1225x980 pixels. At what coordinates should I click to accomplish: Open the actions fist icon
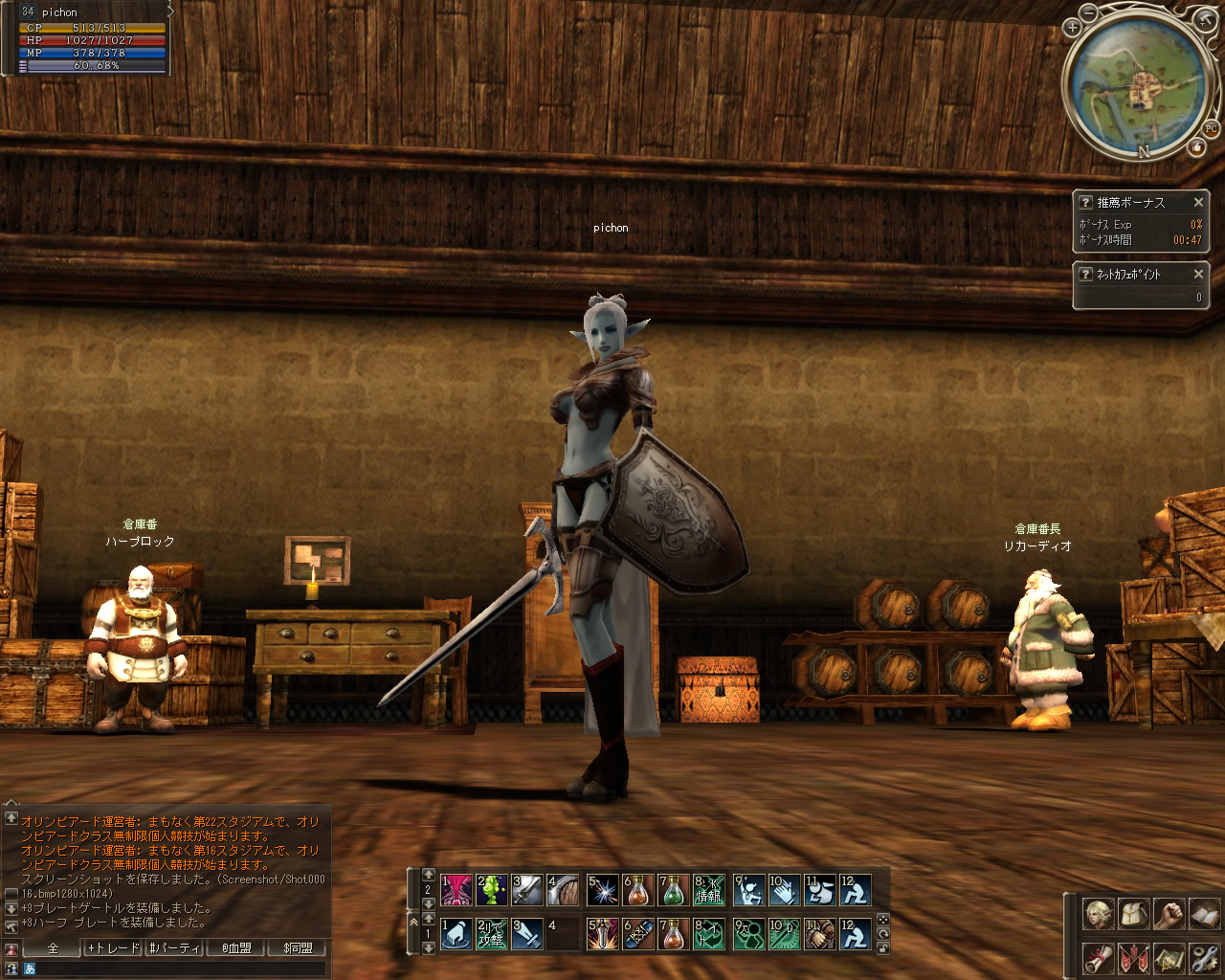(1169, 913)
